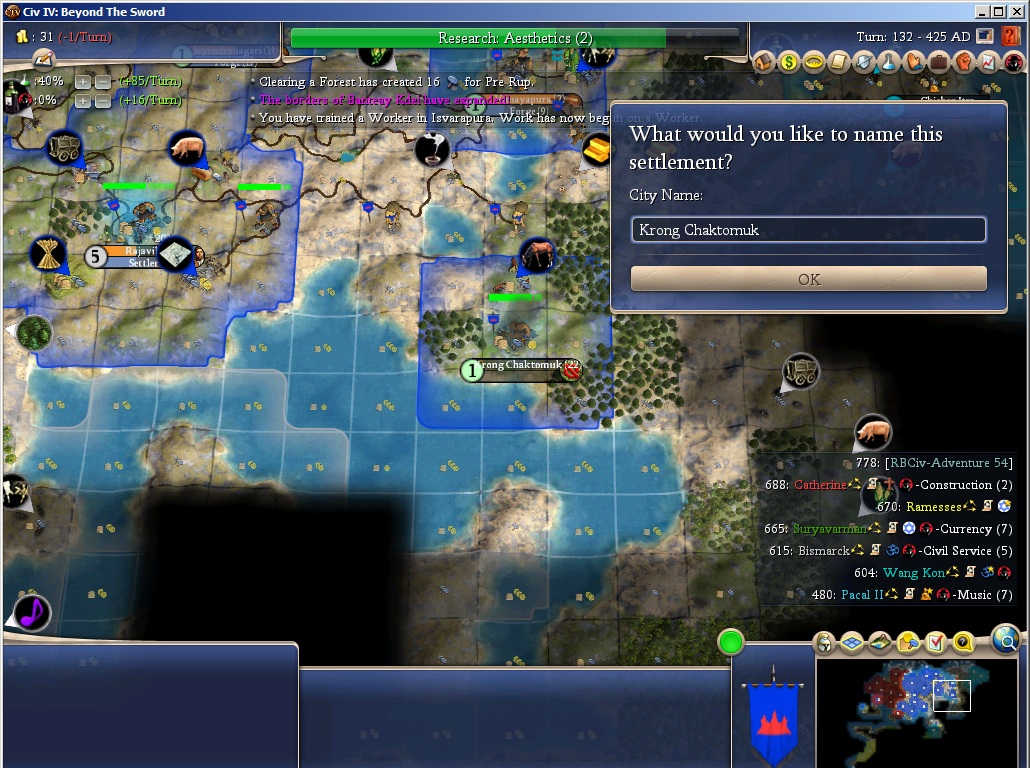Image resolution: width=1030 pixels, height=768 pixels.
Task: Open the Info screen graph icon
Action: pos(989,63)
